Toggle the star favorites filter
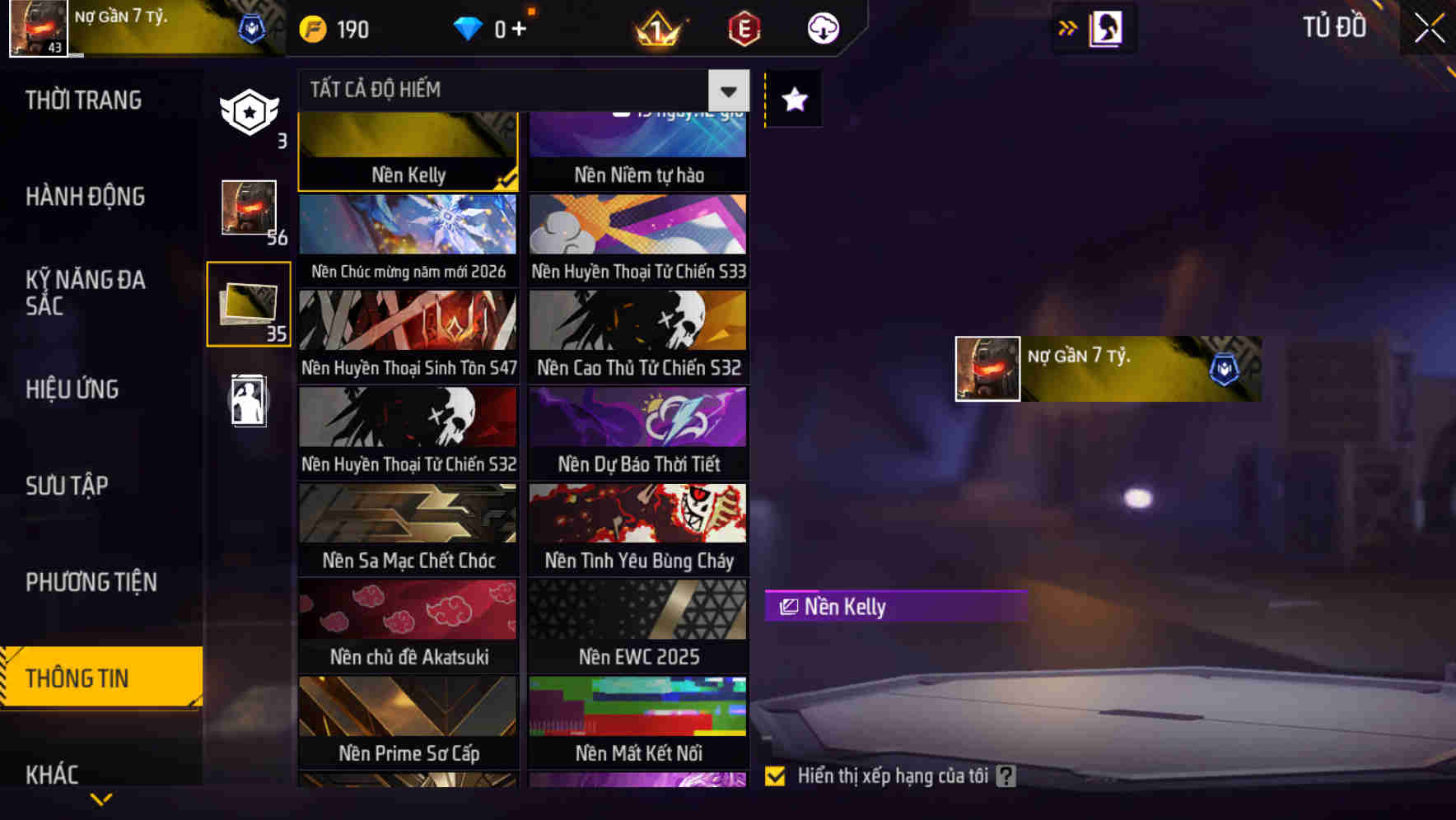Image resolution: width=1456 pixels, height=820 pixels. (793, 99)
